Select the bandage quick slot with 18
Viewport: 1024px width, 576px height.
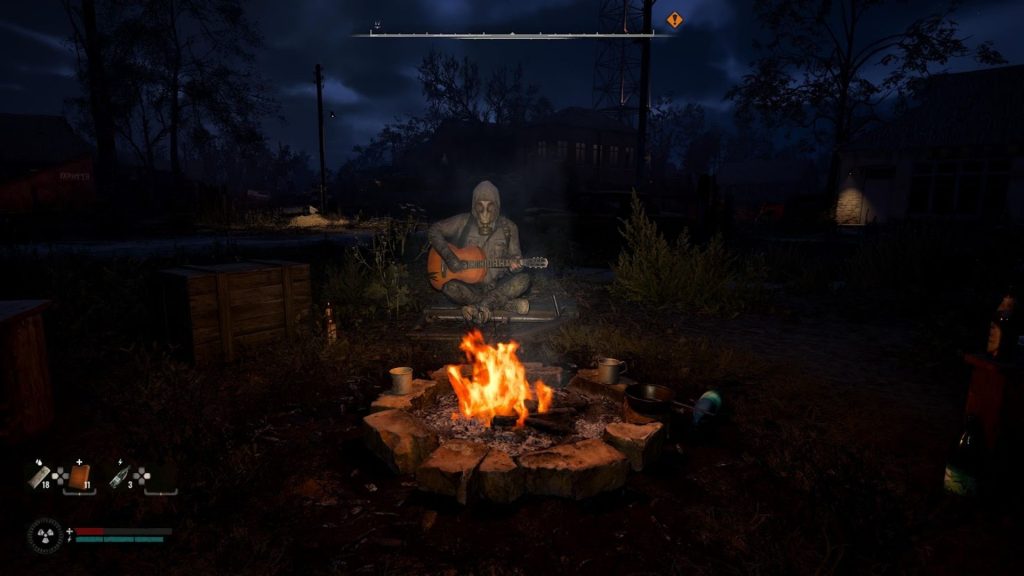point(38,475)
